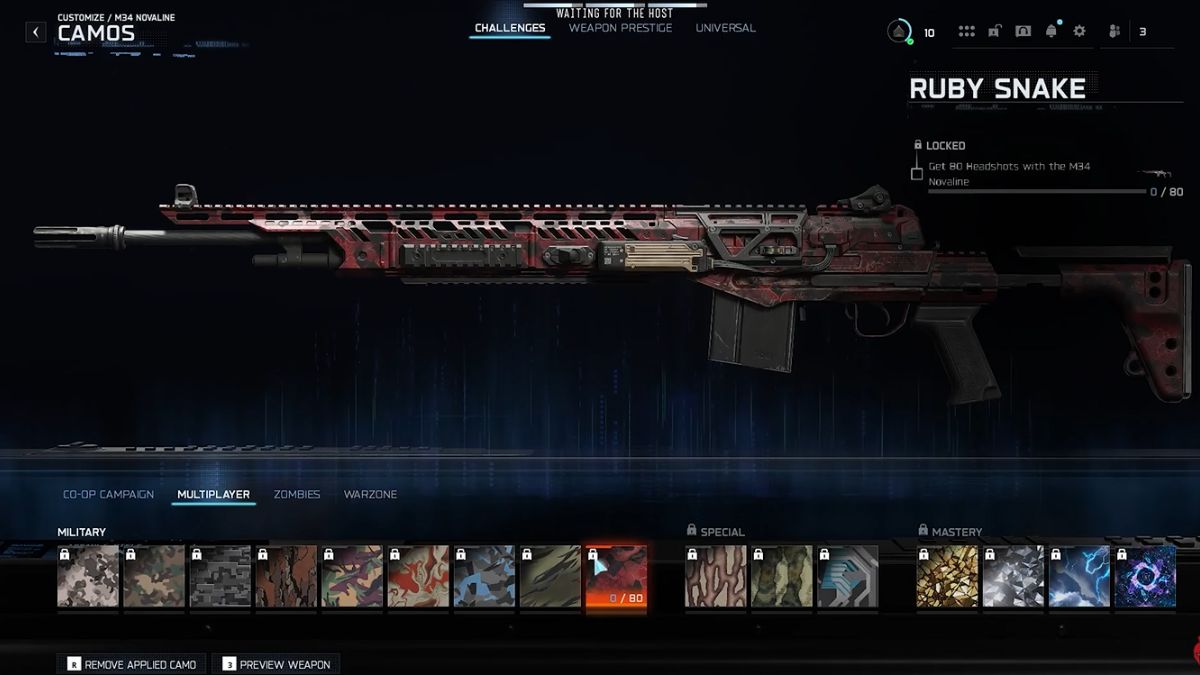Switch to the Weapon Prestige tab
Viewport: 1200px width, 675px height.
[x=620, y=28]
